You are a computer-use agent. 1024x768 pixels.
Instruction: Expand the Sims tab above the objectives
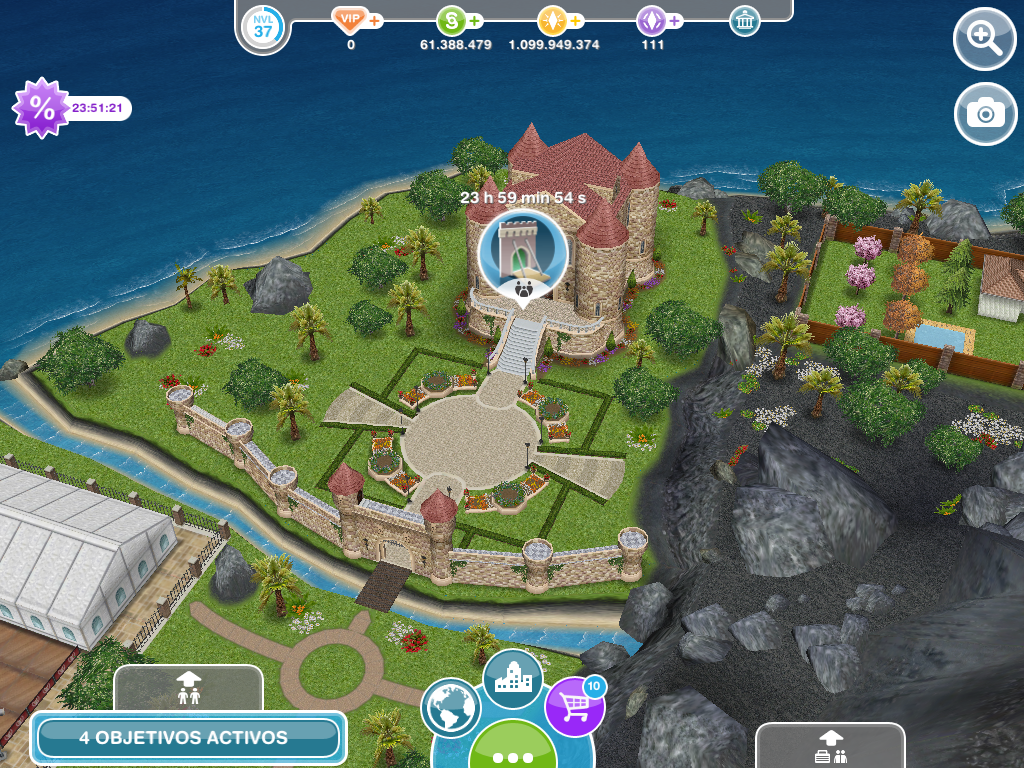(188, 687)
